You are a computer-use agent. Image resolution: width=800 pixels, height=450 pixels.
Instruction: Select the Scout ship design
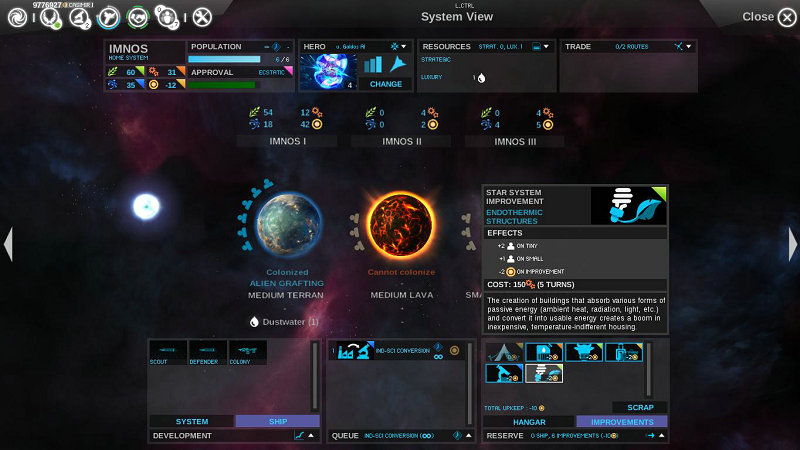[168, 352]
